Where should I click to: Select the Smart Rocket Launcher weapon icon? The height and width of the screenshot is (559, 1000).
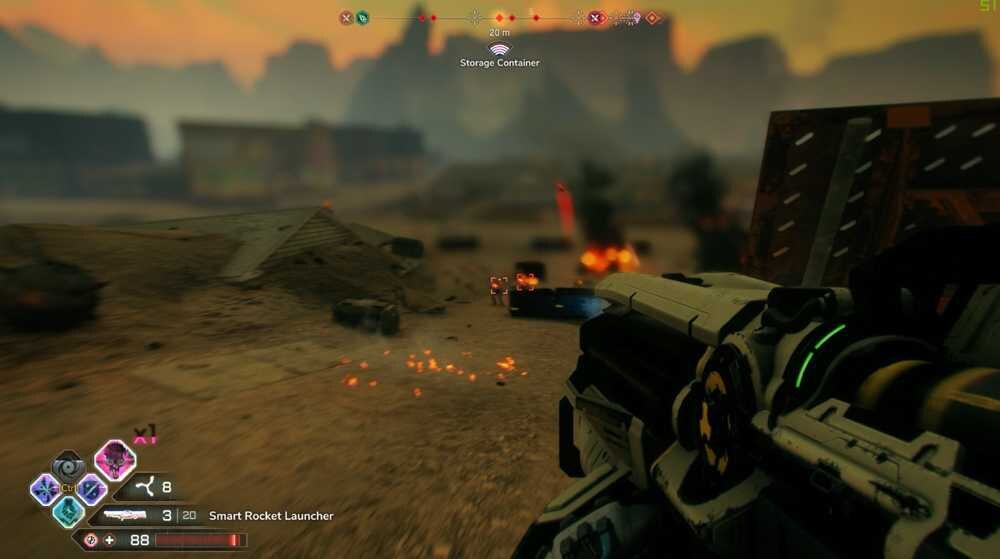pyautogui.click(x=129, y=516)
